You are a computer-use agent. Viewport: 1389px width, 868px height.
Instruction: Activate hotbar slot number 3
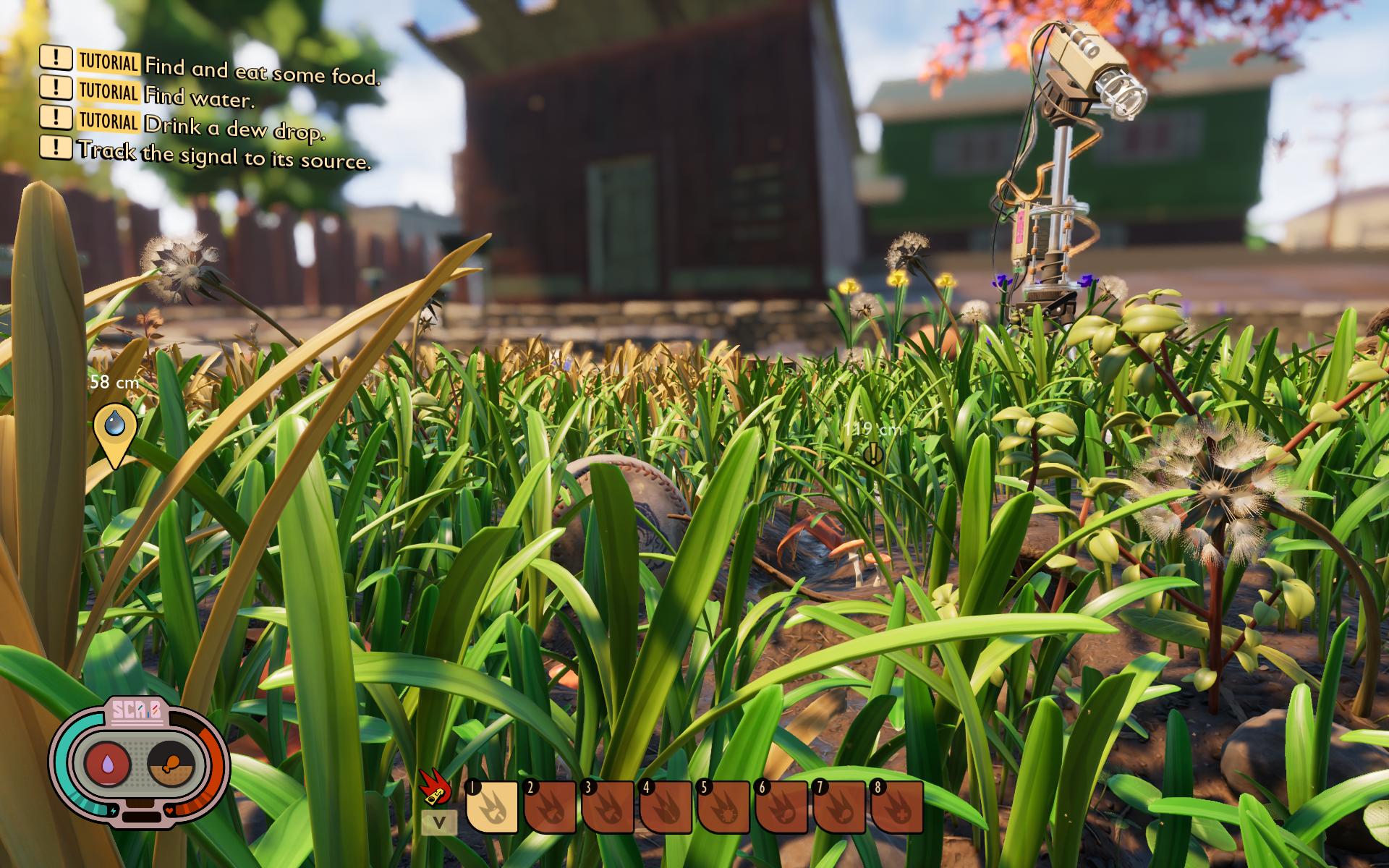coord(608,807)
